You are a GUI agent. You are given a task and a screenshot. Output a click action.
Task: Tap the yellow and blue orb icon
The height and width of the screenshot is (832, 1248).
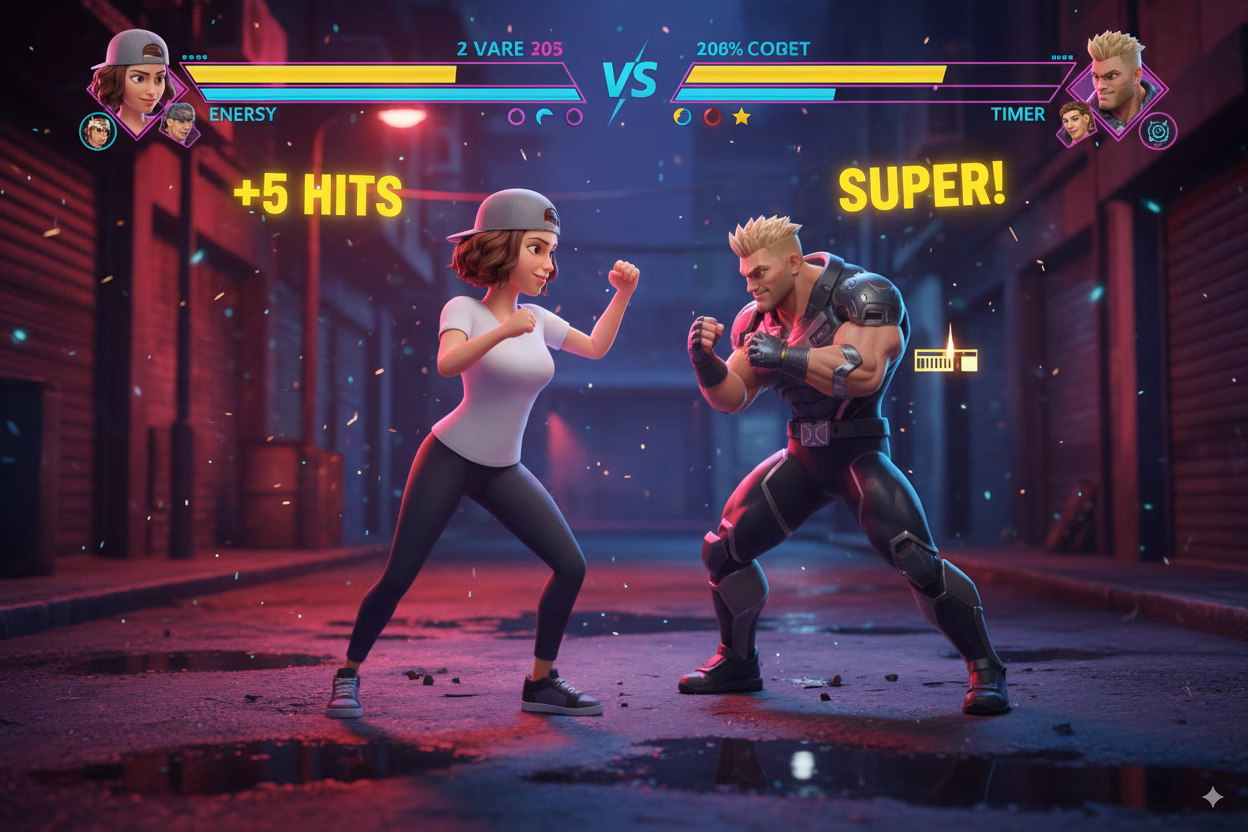tap(683, 117)
